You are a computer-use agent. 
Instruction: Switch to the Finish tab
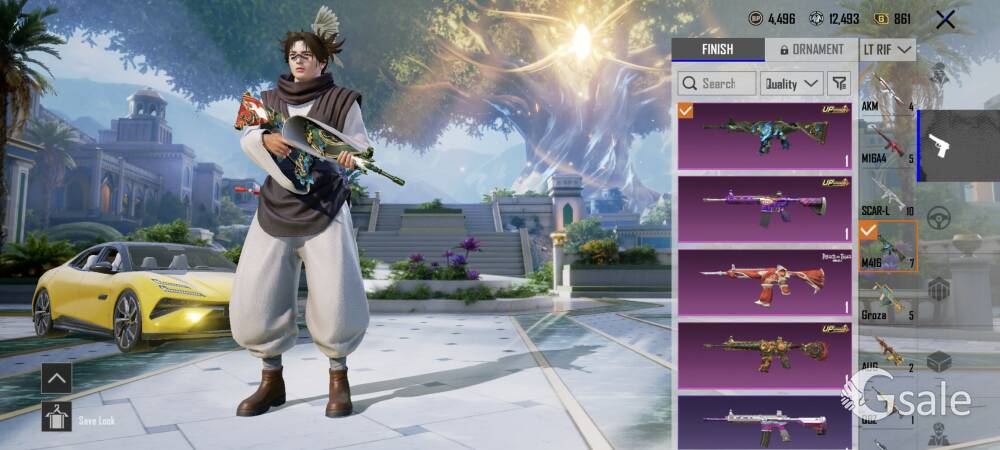pos(717,50)
